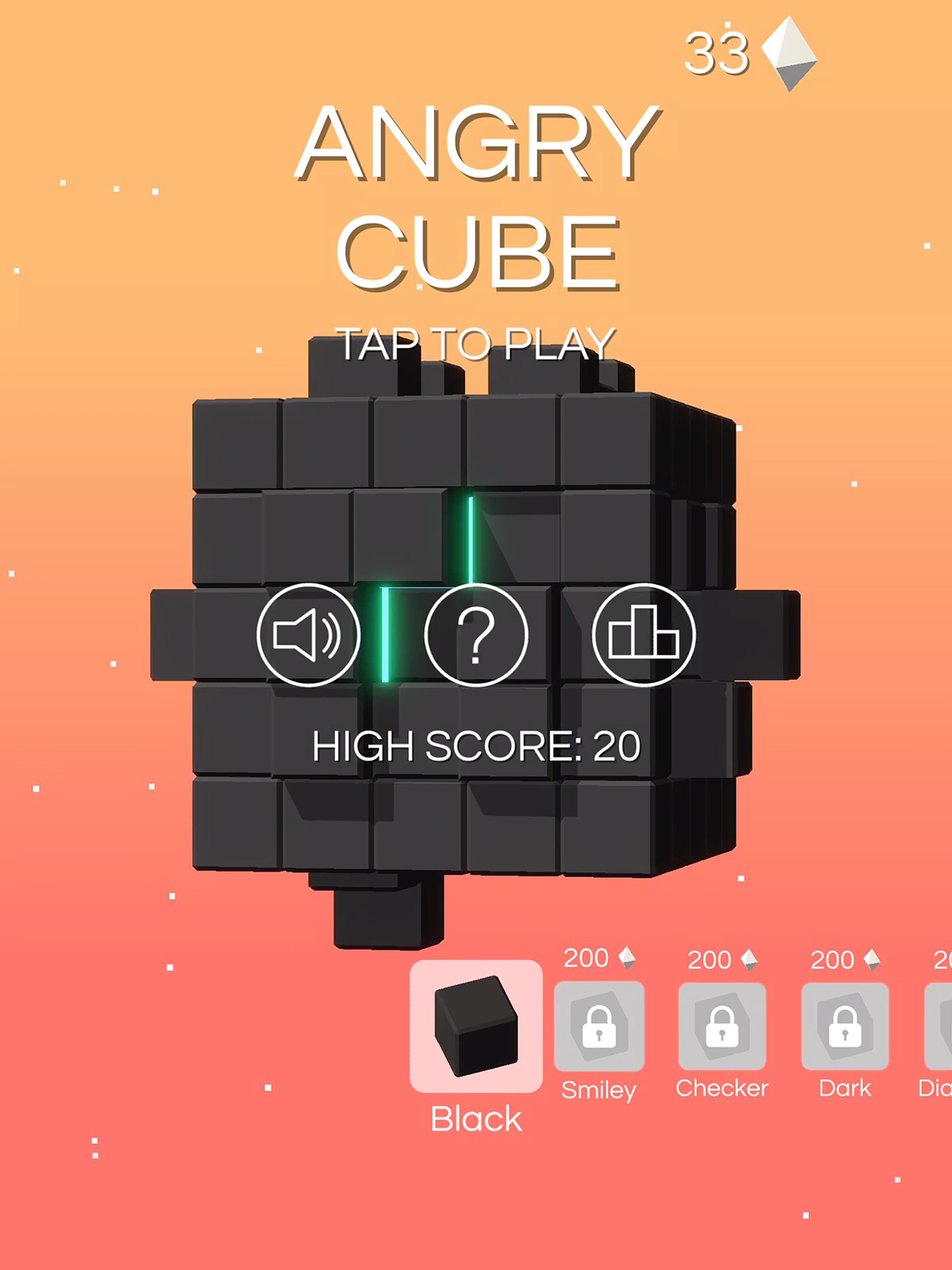Tap the lock icon on Smiley skin
952x1270 pixels.
click(601, 1028)
